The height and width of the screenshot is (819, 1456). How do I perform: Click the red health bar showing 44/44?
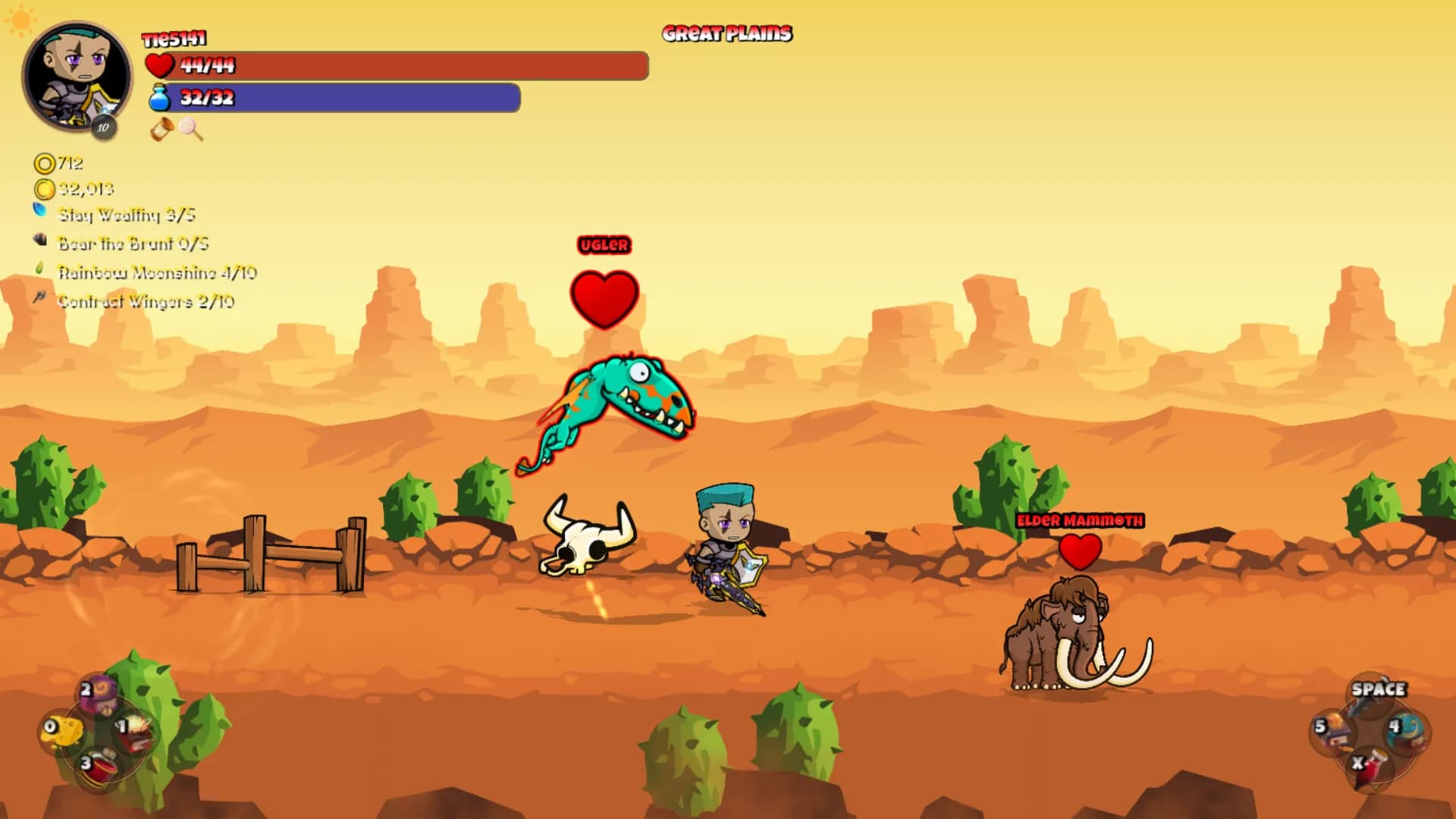click(x=394, y=66)
